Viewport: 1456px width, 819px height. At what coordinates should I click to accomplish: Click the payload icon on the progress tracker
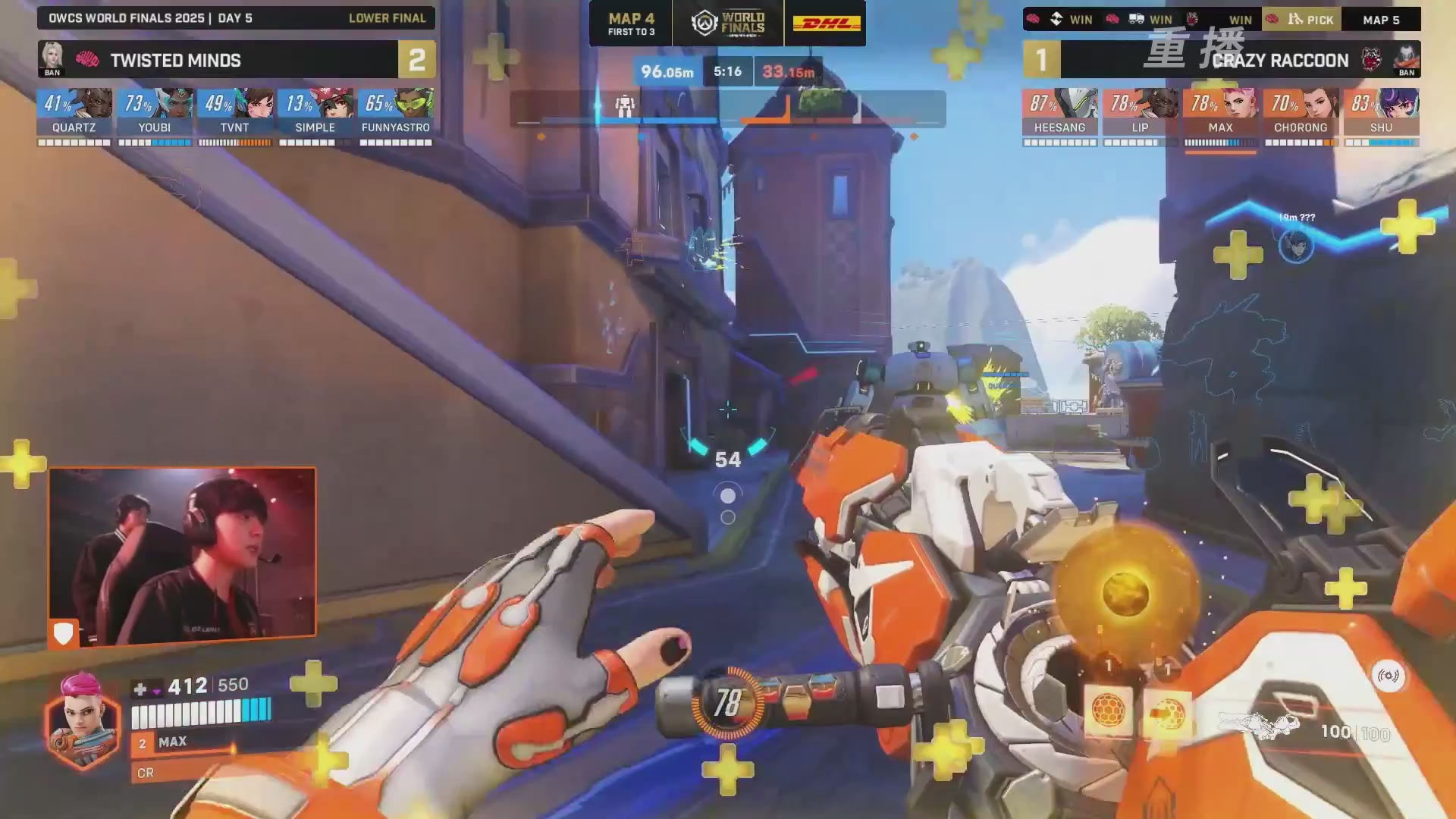(625, 105)
